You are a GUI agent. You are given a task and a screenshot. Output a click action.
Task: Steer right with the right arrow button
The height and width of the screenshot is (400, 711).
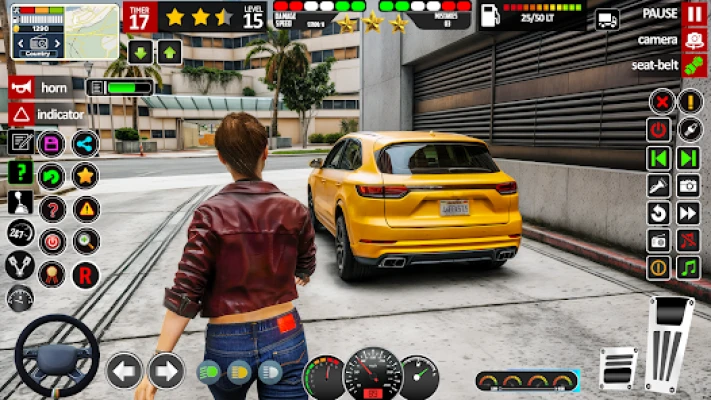pyautogui.click(x=166, y=371)
